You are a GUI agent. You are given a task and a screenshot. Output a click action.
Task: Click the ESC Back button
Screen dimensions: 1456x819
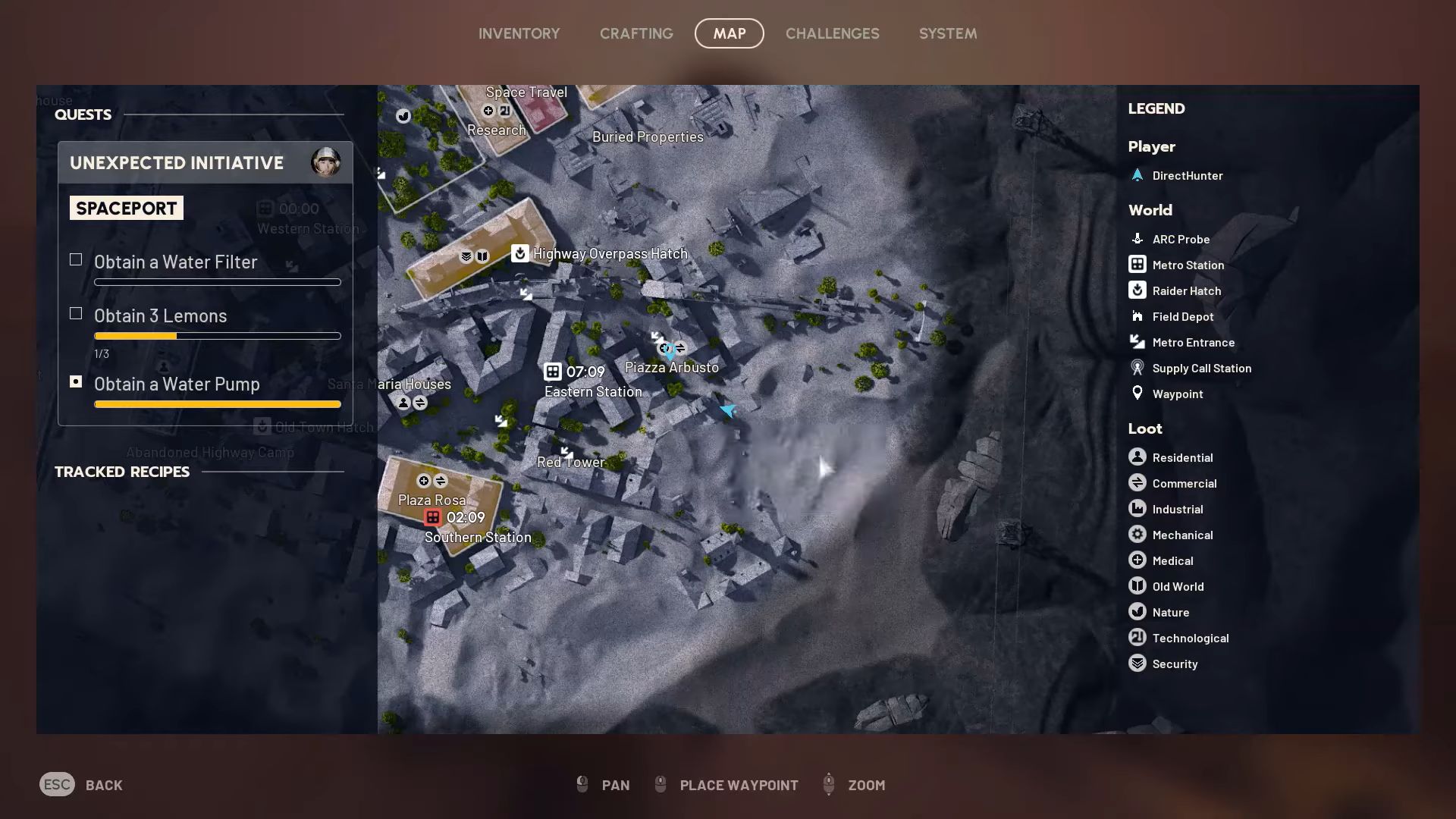click(58, 784)
